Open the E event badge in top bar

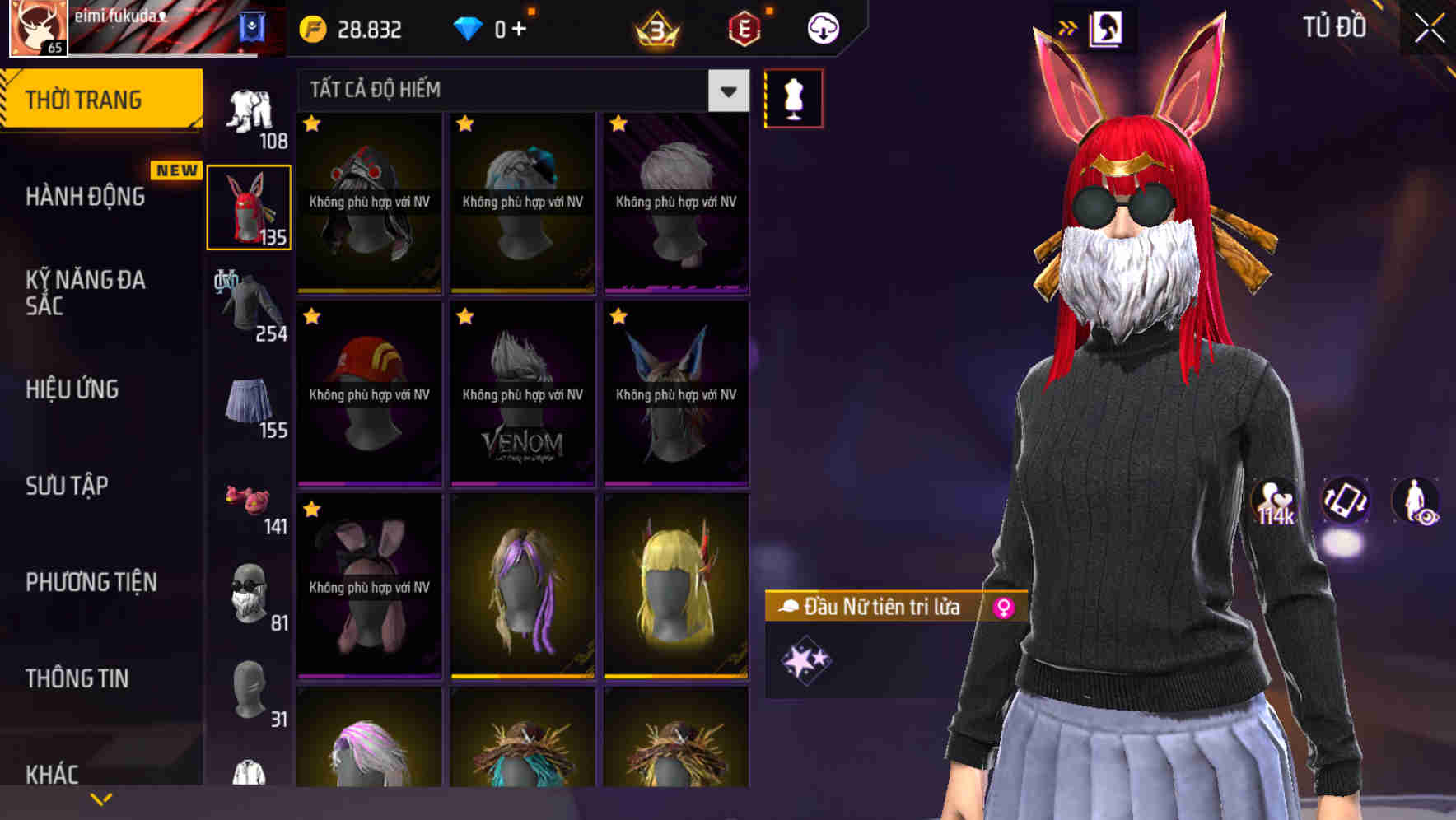pos(742,27)
